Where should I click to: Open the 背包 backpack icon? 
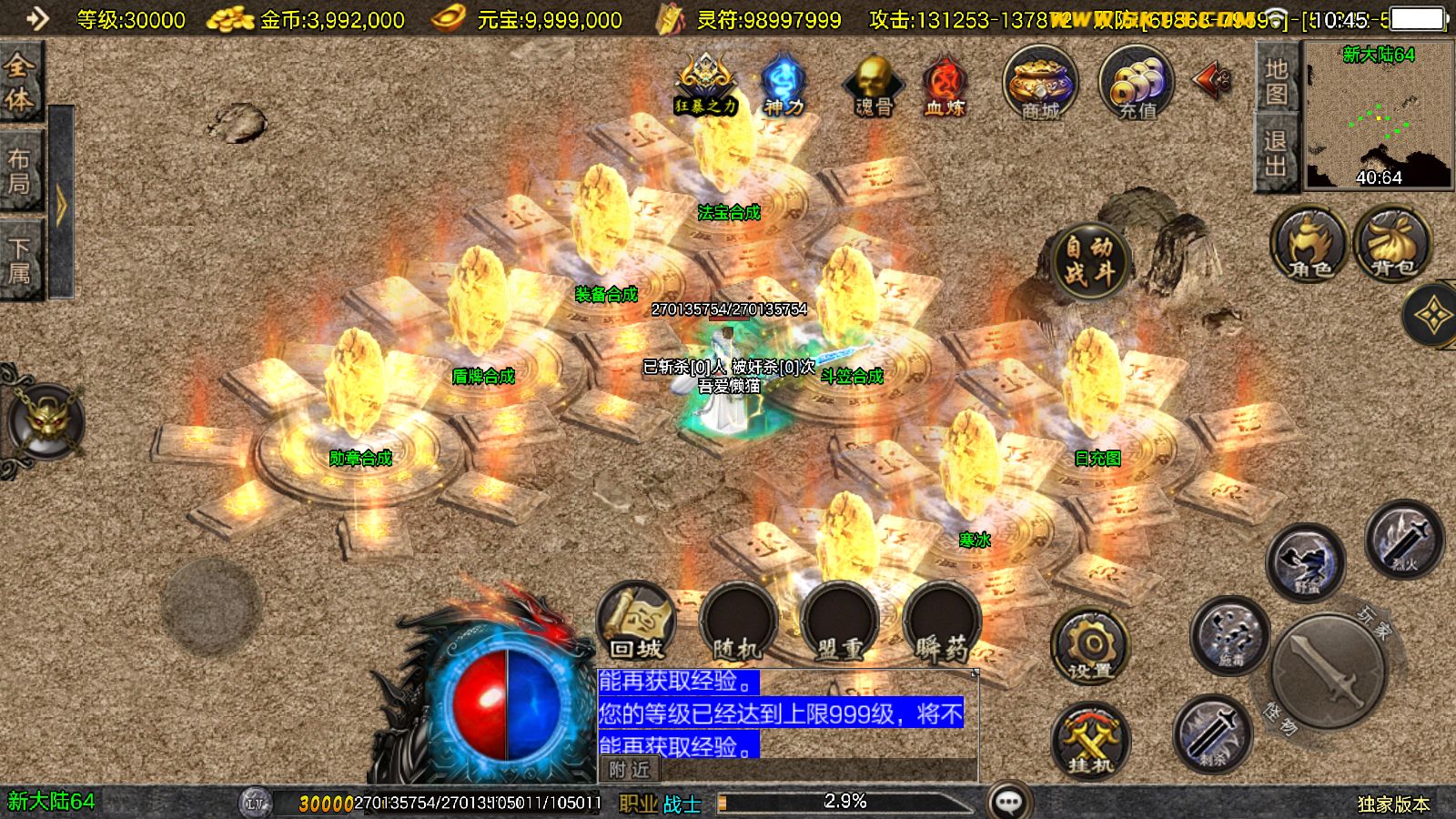point(1390,246)
